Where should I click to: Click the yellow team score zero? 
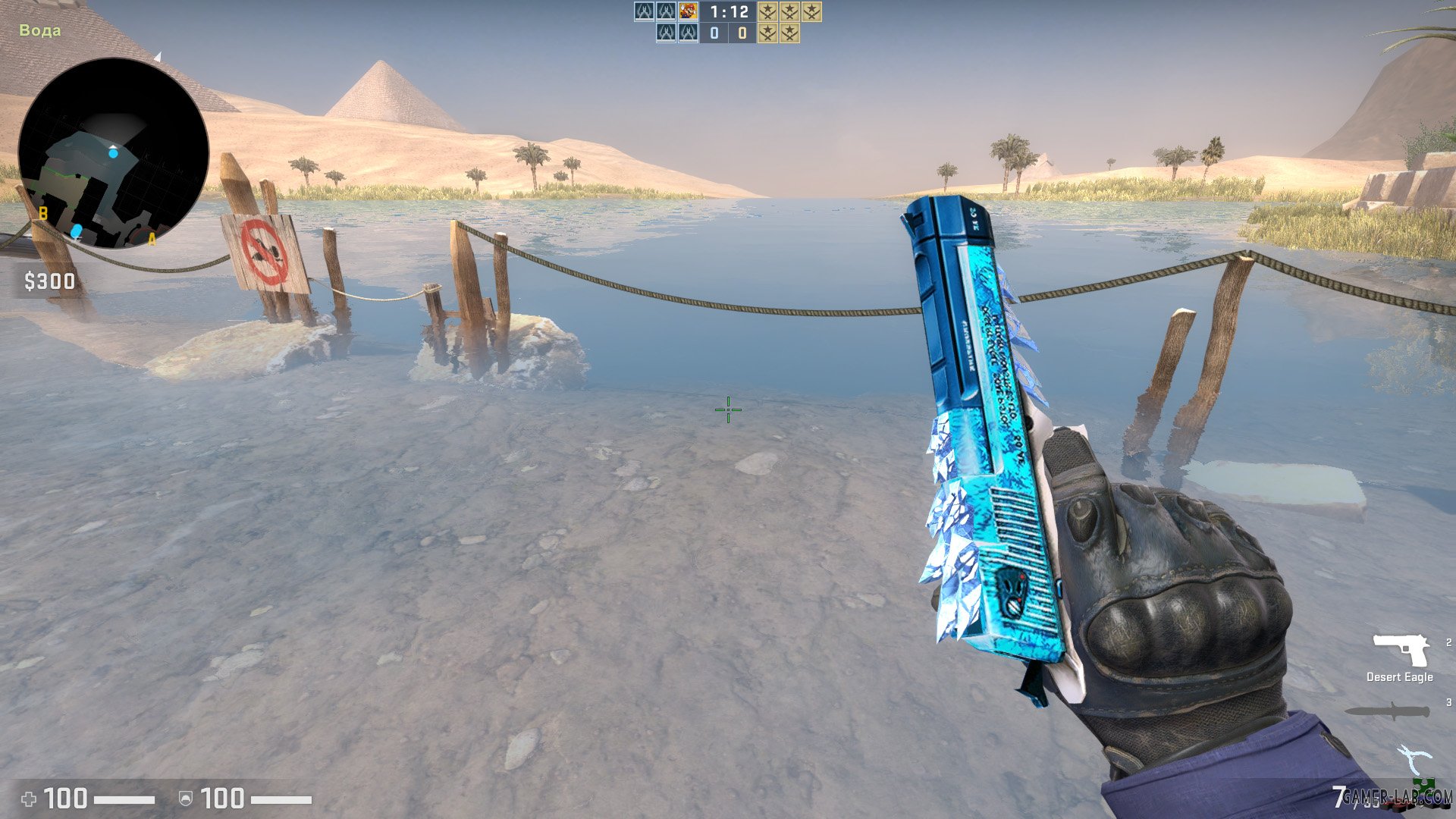click(x=742, y=33)
